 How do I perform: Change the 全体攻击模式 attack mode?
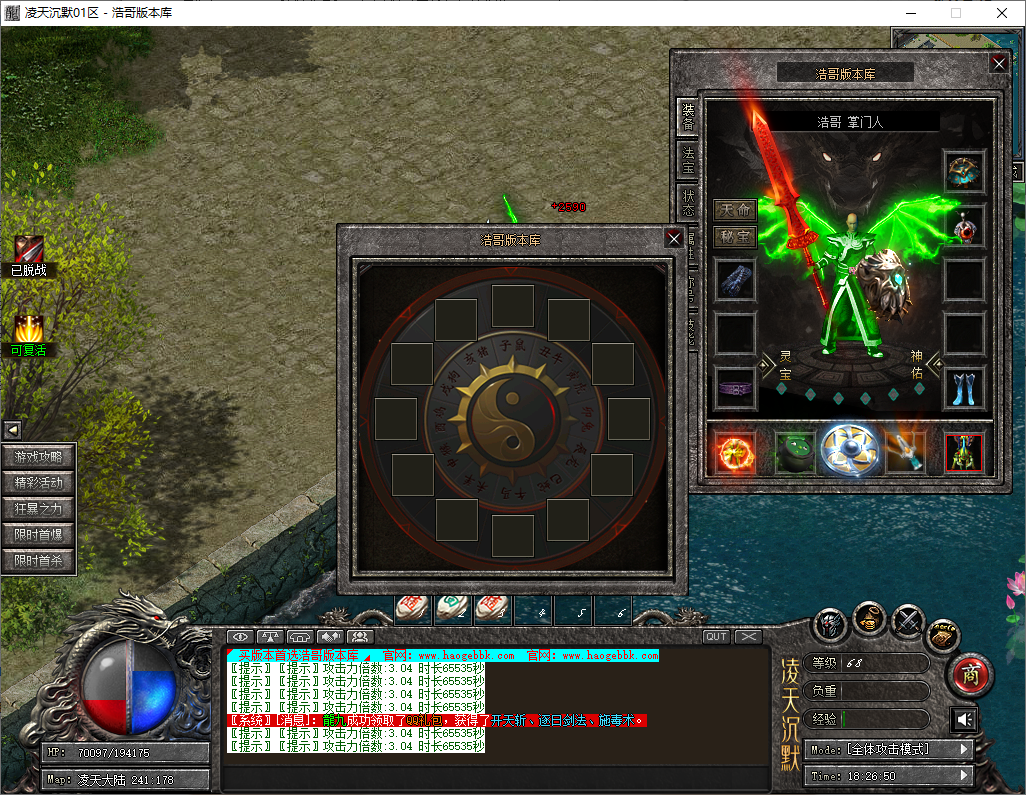pyautogui.click(x=889, y=749)
